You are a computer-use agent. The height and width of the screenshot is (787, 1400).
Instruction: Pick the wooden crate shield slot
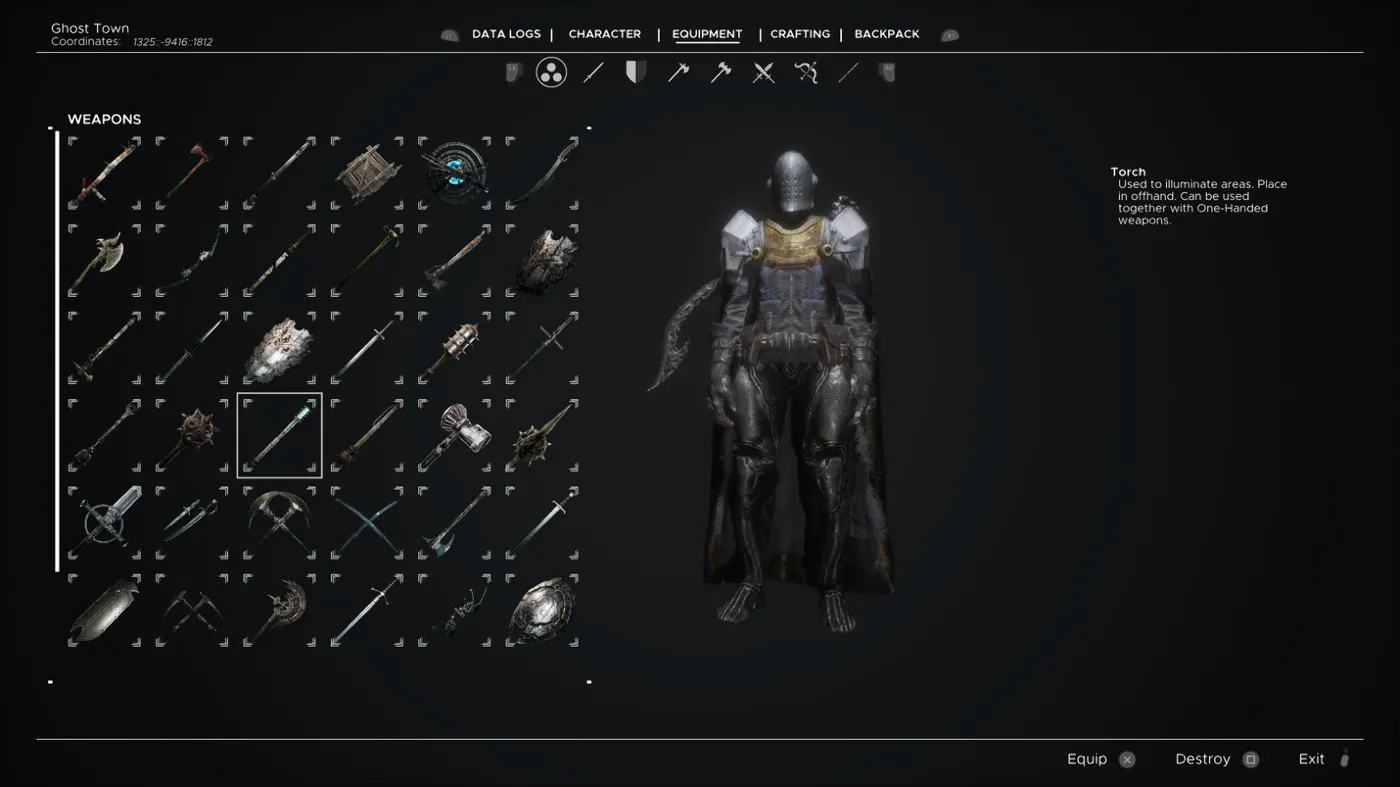pos(367,174)
